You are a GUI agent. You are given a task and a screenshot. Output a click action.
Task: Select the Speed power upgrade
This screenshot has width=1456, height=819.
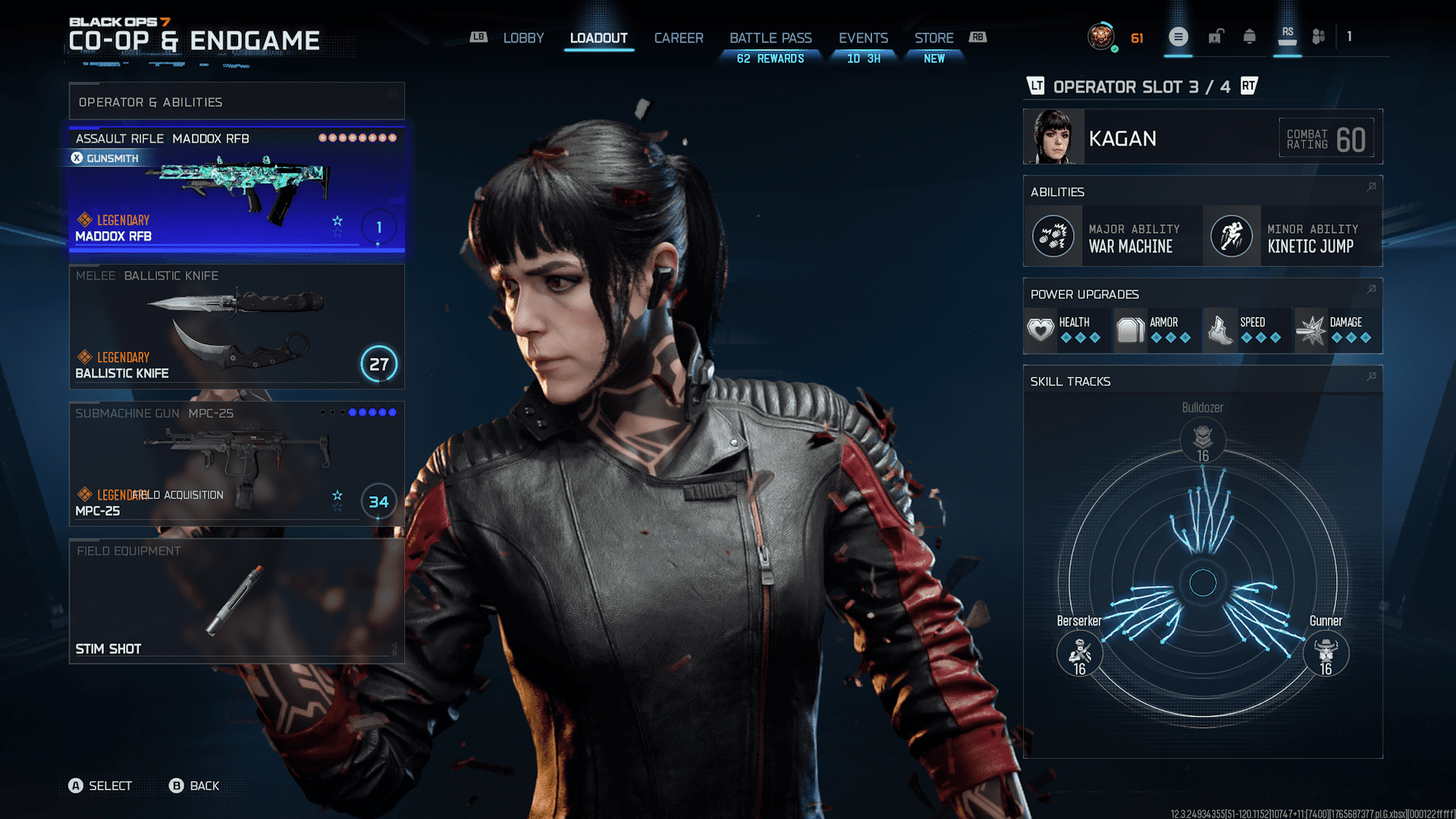(x=1247, y=331)
